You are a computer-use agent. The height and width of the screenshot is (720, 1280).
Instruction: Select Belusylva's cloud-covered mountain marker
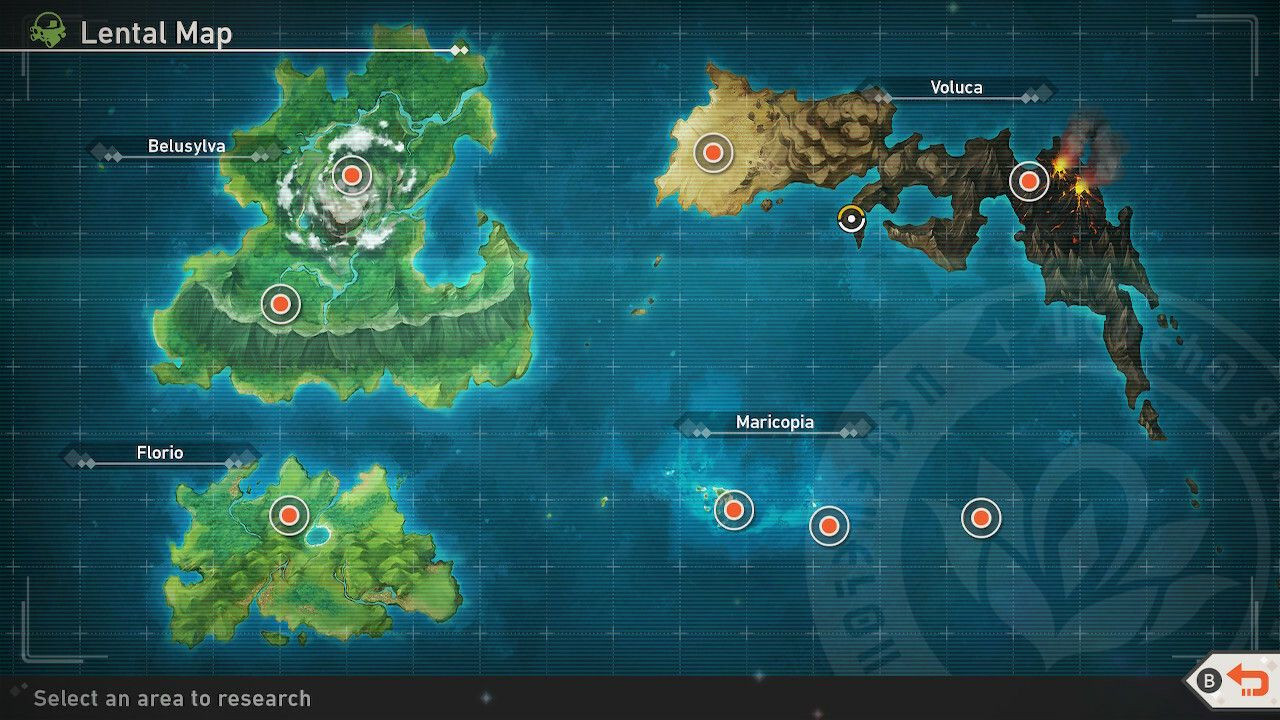click(x=351, y=176)
